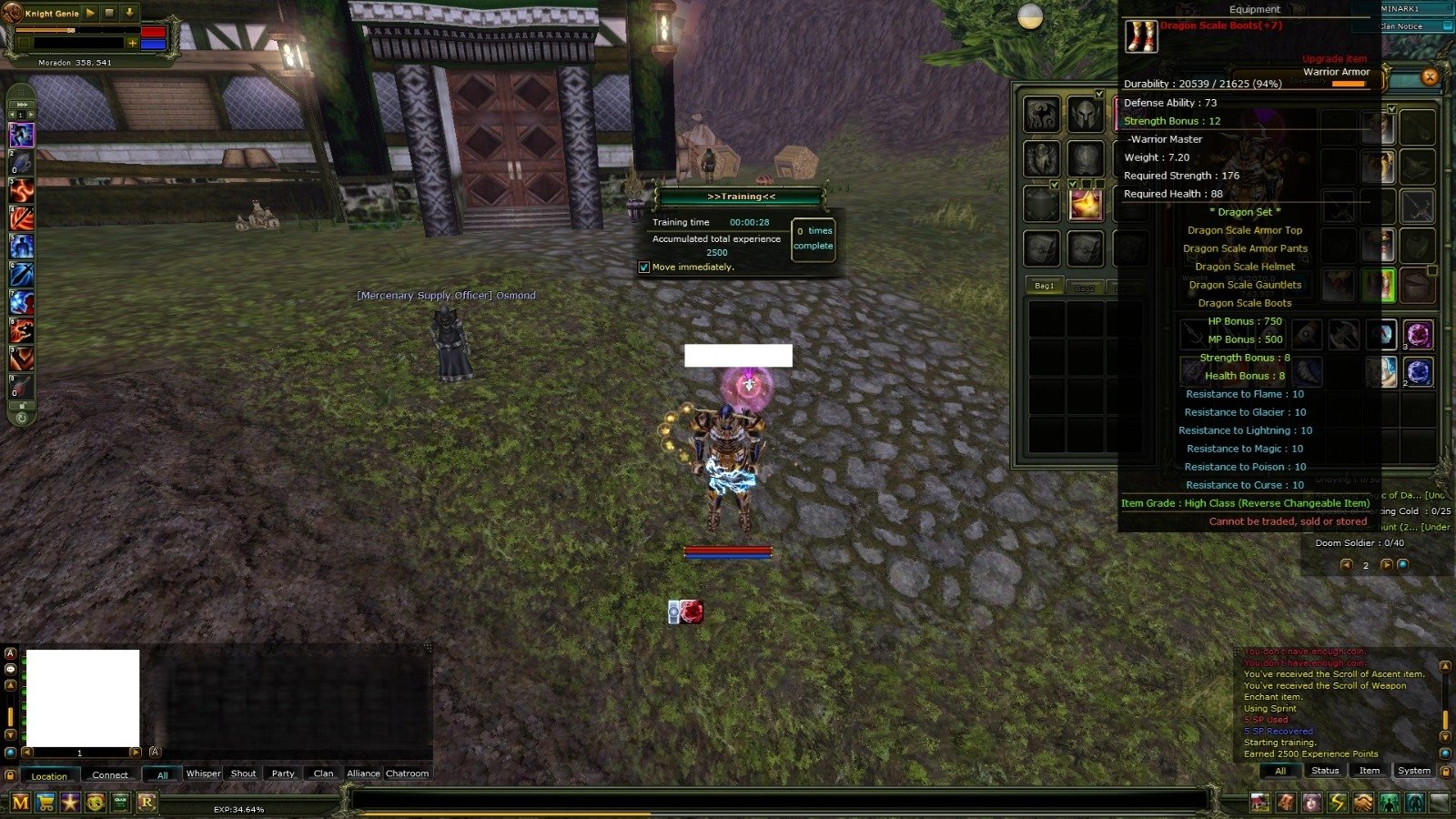Click the golden M icon in bottom toolbar
This screenshot has height=819, width=1456.
coord(20,801)
